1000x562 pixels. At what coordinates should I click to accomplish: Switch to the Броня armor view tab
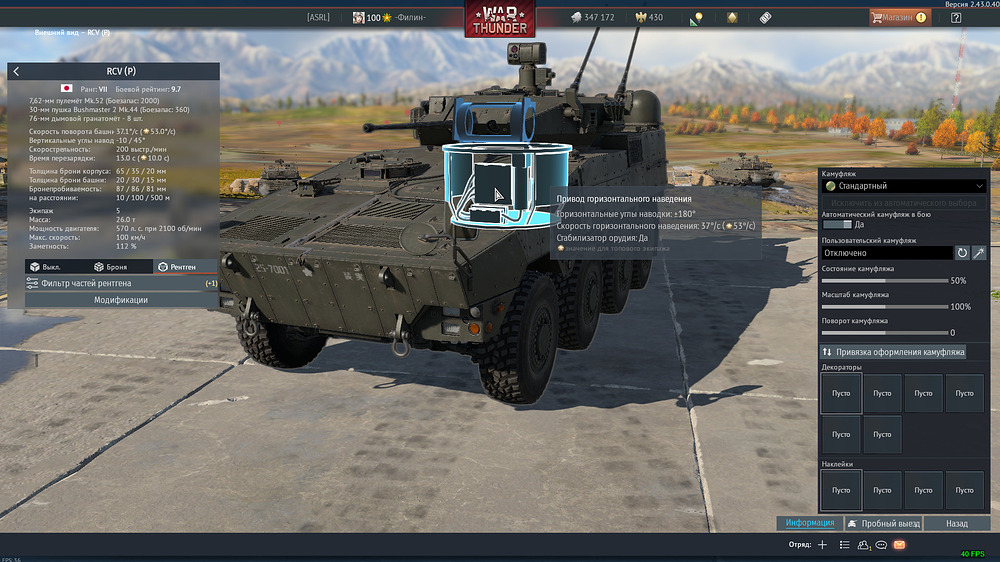pyautogui.click(x=110, y=267)
